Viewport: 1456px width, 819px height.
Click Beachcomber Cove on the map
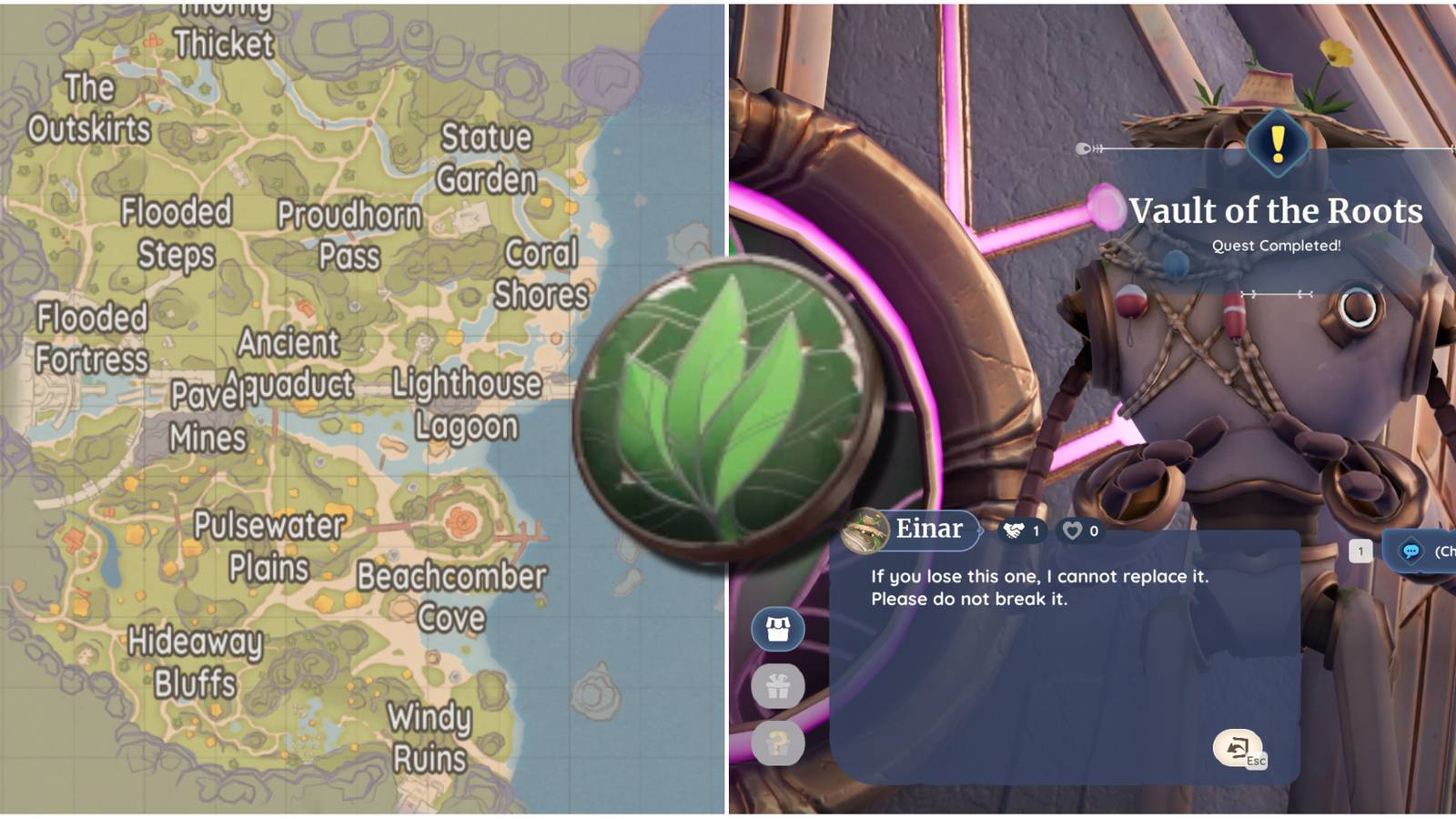(x=451, y=596)
